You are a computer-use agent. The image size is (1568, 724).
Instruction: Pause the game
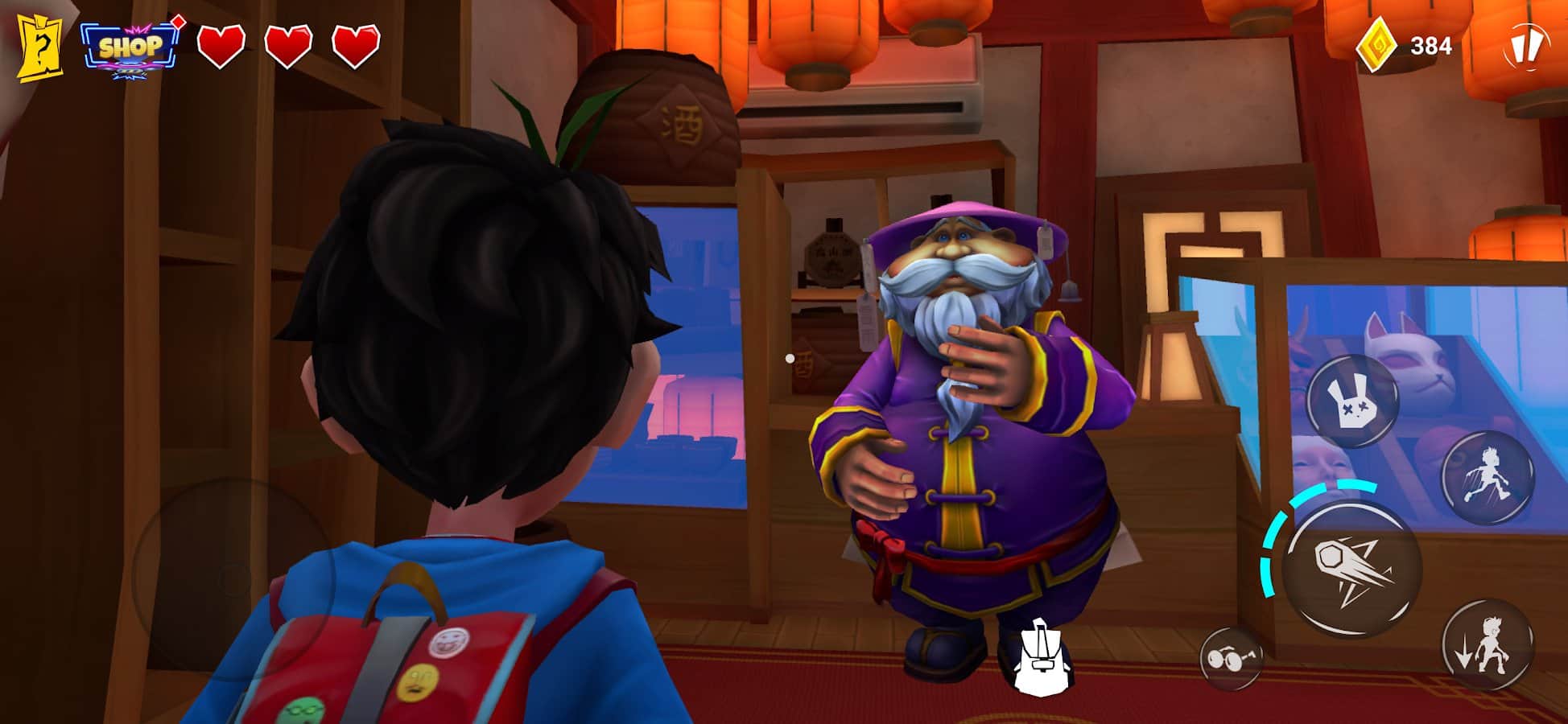pyautogui.click(x=1525, y=46)
